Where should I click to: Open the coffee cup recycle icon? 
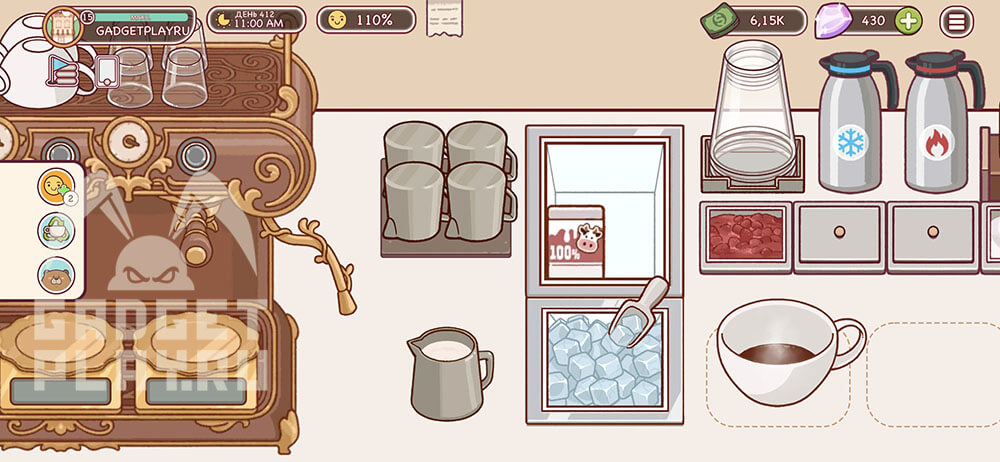(x=55, y=230)
